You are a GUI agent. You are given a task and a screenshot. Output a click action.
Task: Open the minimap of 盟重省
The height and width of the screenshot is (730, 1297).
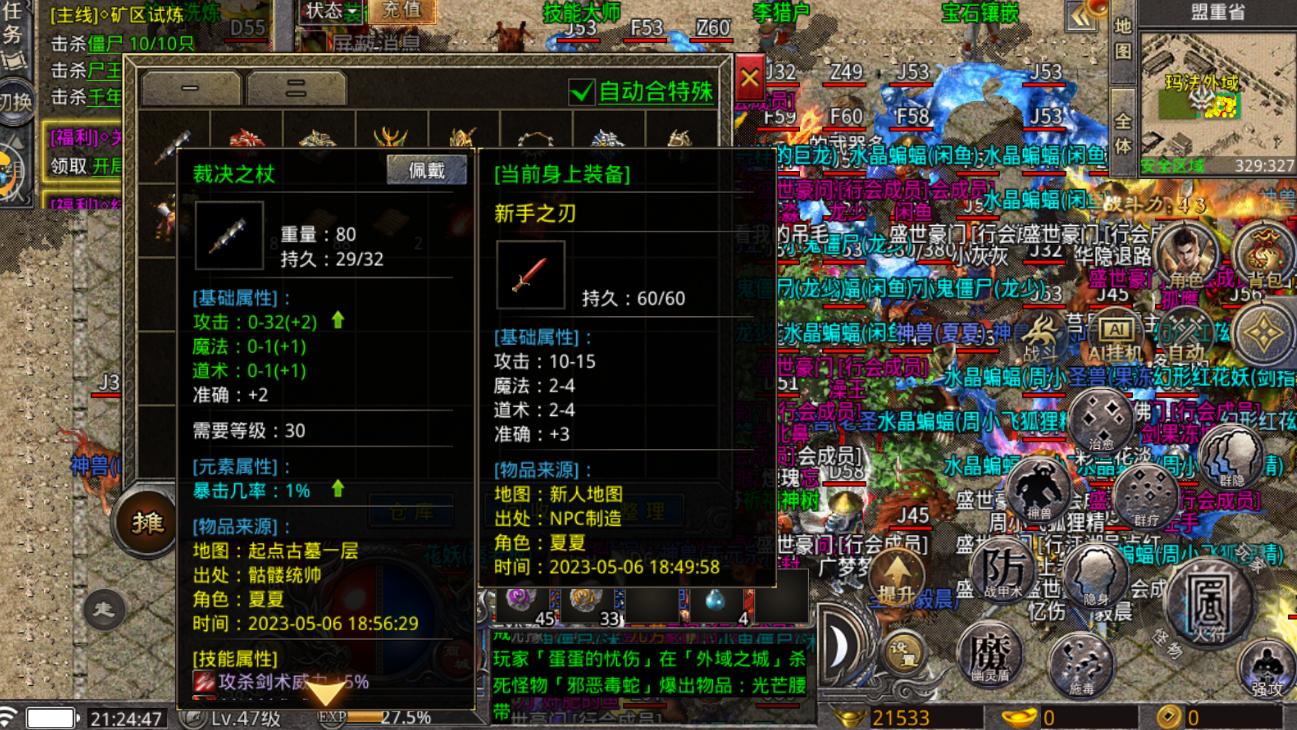[x=1217, y=95]
